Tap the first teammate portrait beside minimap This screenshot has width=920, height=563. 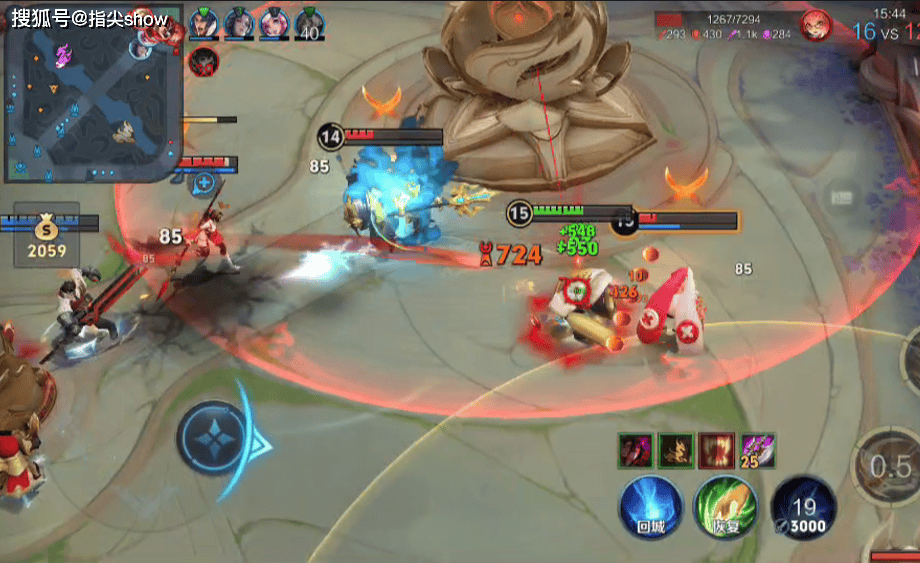point(203,22)
